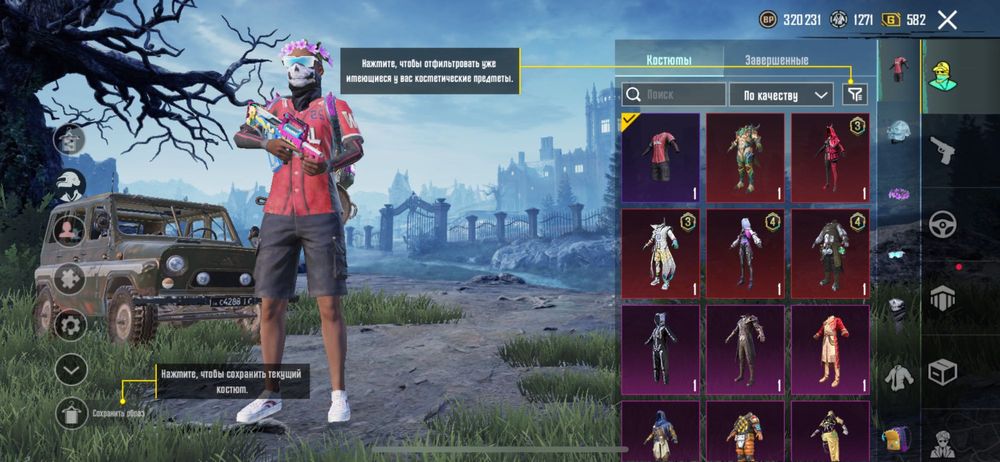Choose the green armored monster costume
The image size is (1000, 462).
click(x=745, y=157)
